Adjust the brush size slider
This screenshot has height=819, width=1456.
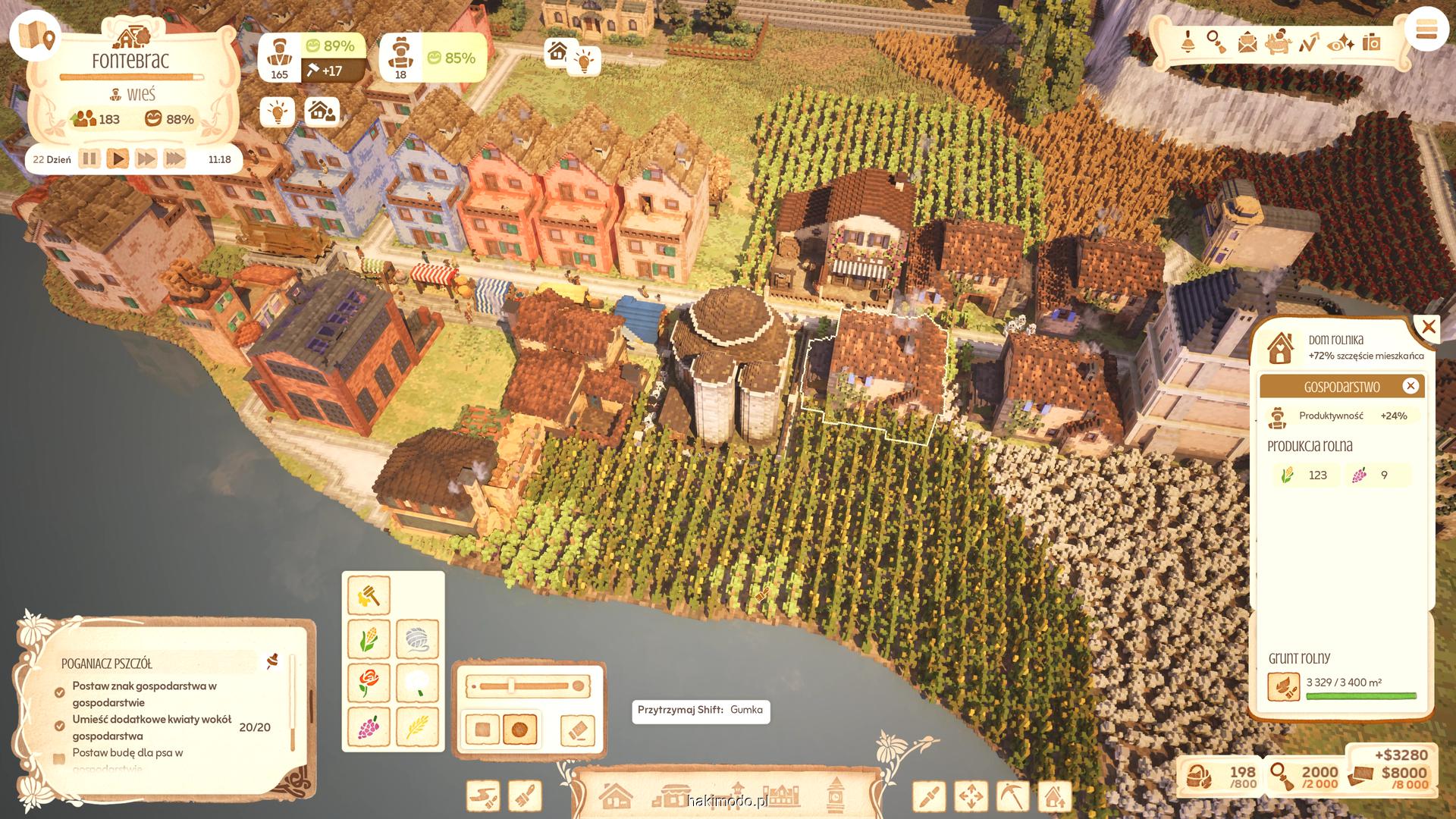coord(512,686)
